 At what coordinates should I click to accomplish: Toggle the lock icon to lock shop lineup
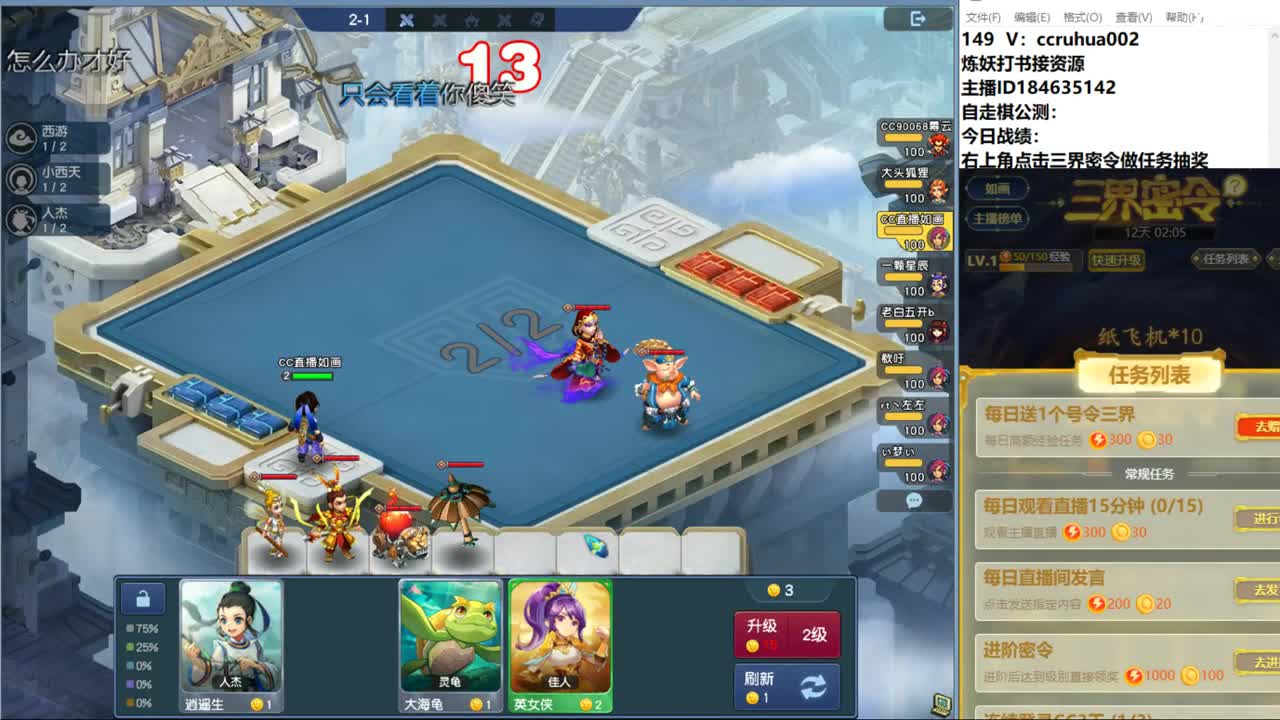tap(142, 597)
